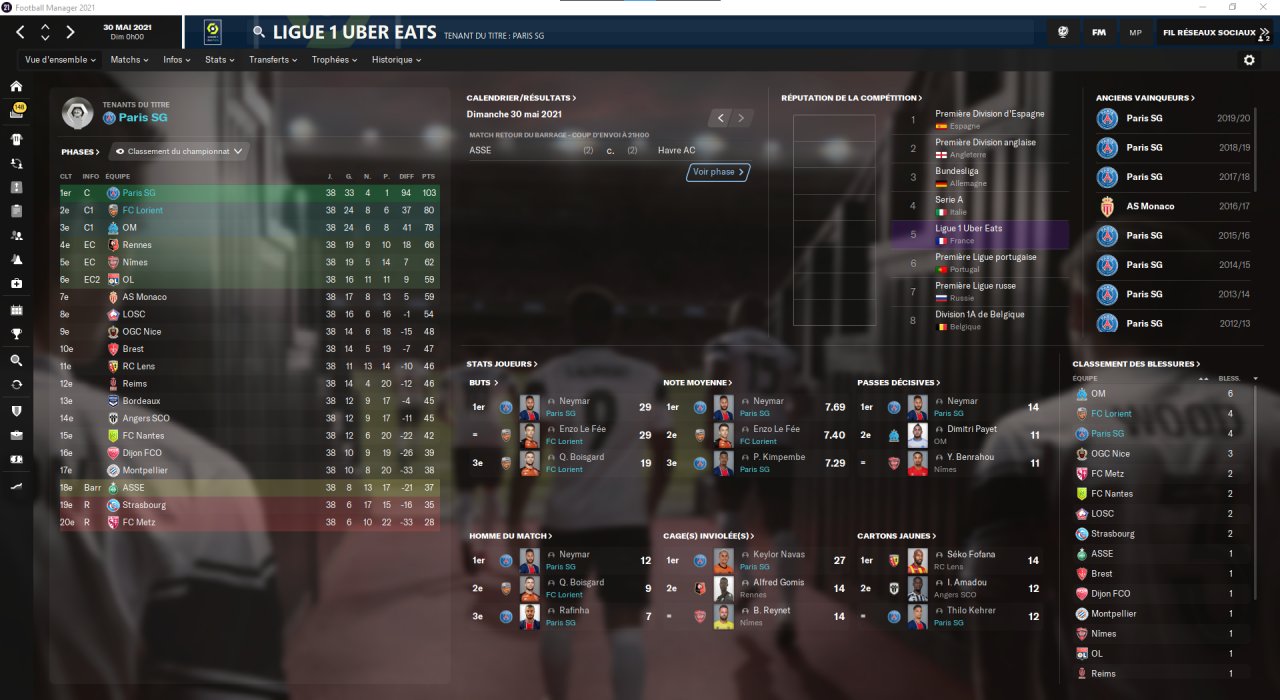
Task: Open the settings gear icon
Action: (1249, 60)
